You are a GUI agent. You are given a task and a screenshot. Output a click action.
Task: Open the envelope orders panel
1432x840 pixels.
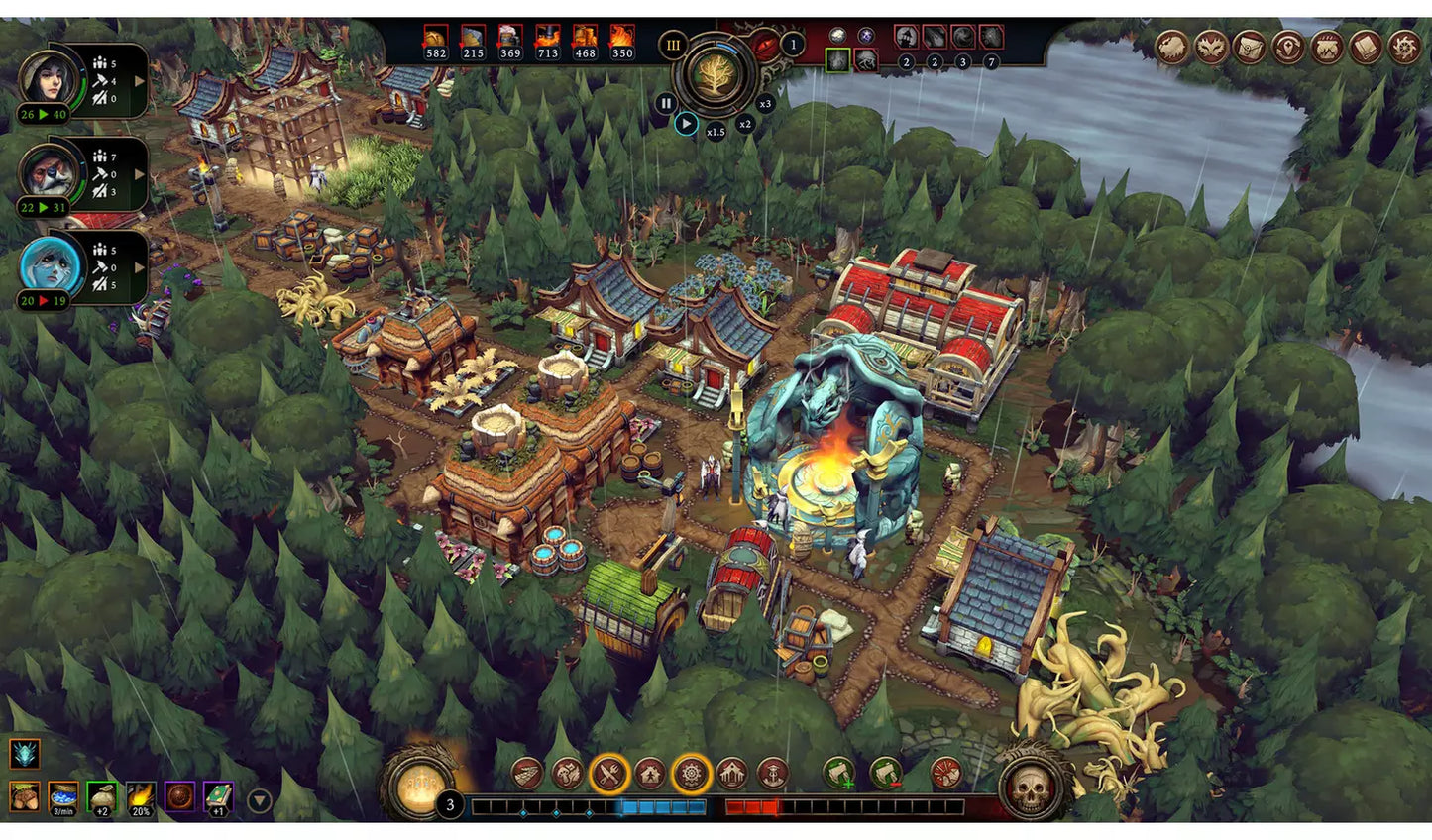[x=1249, y=47]
